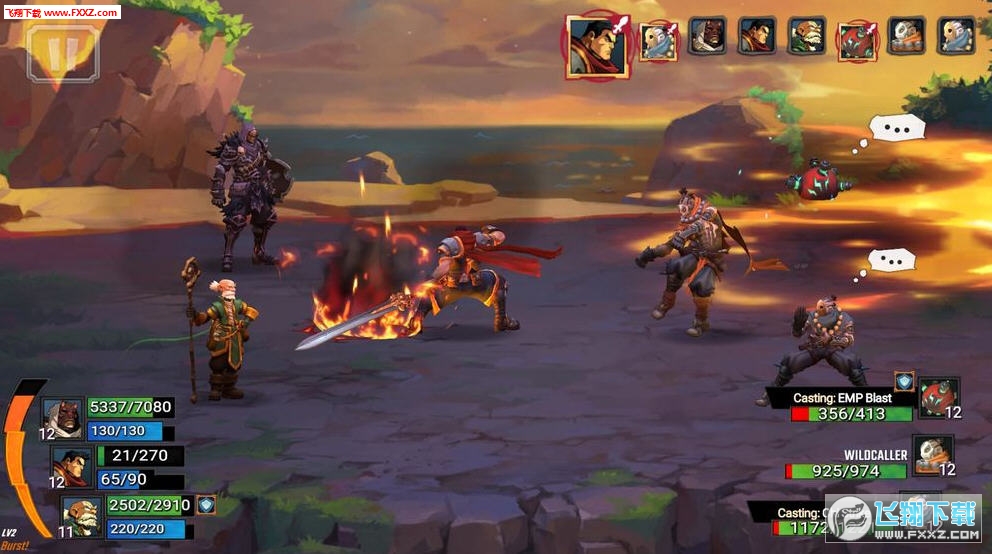992x554 pixels.
Task: Select the orange skull-mask portrait in the turn order
Action: (907, 36)
